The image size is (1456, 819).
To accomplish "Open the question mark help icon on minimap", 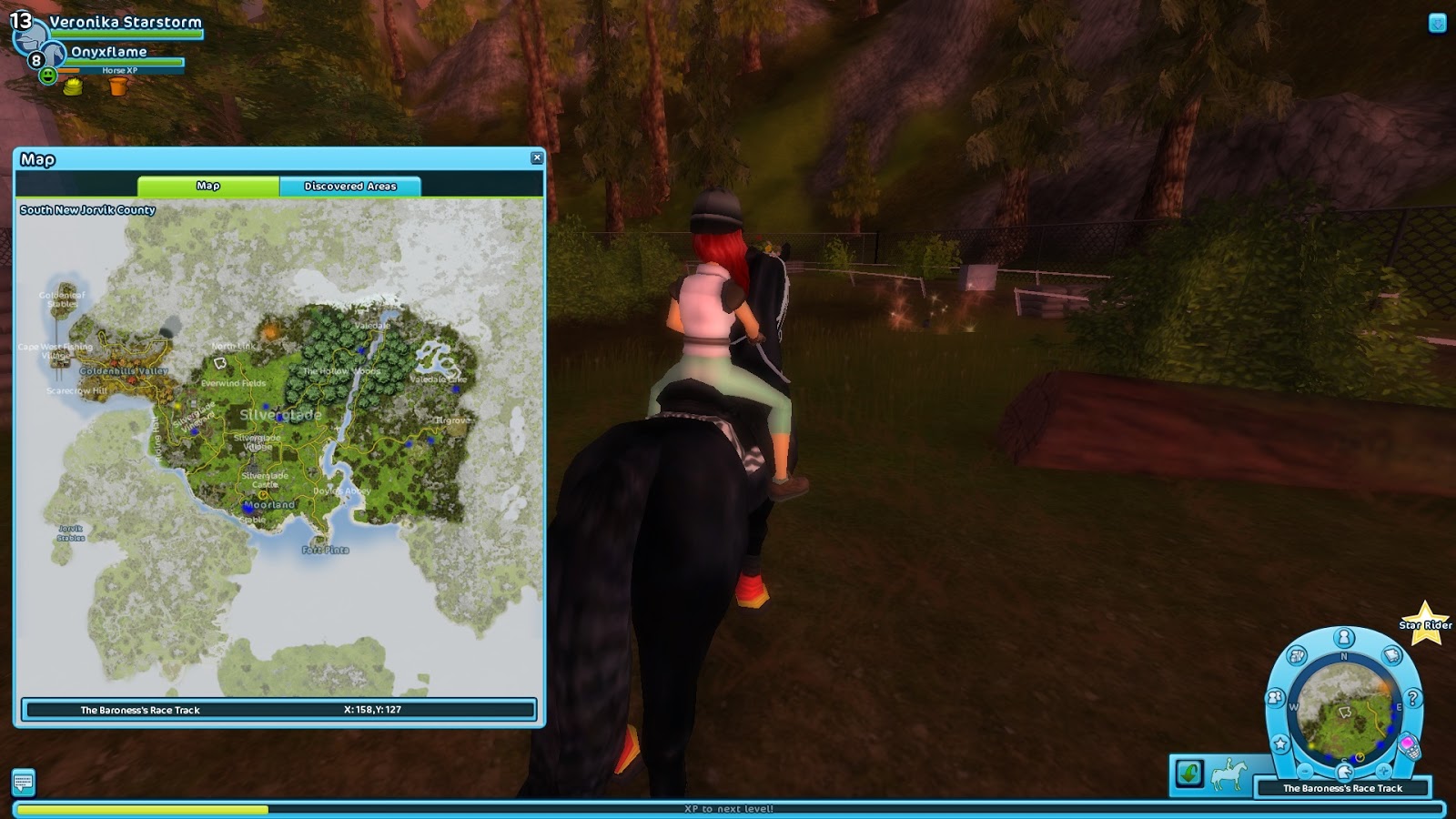I will coord(1413,697).
